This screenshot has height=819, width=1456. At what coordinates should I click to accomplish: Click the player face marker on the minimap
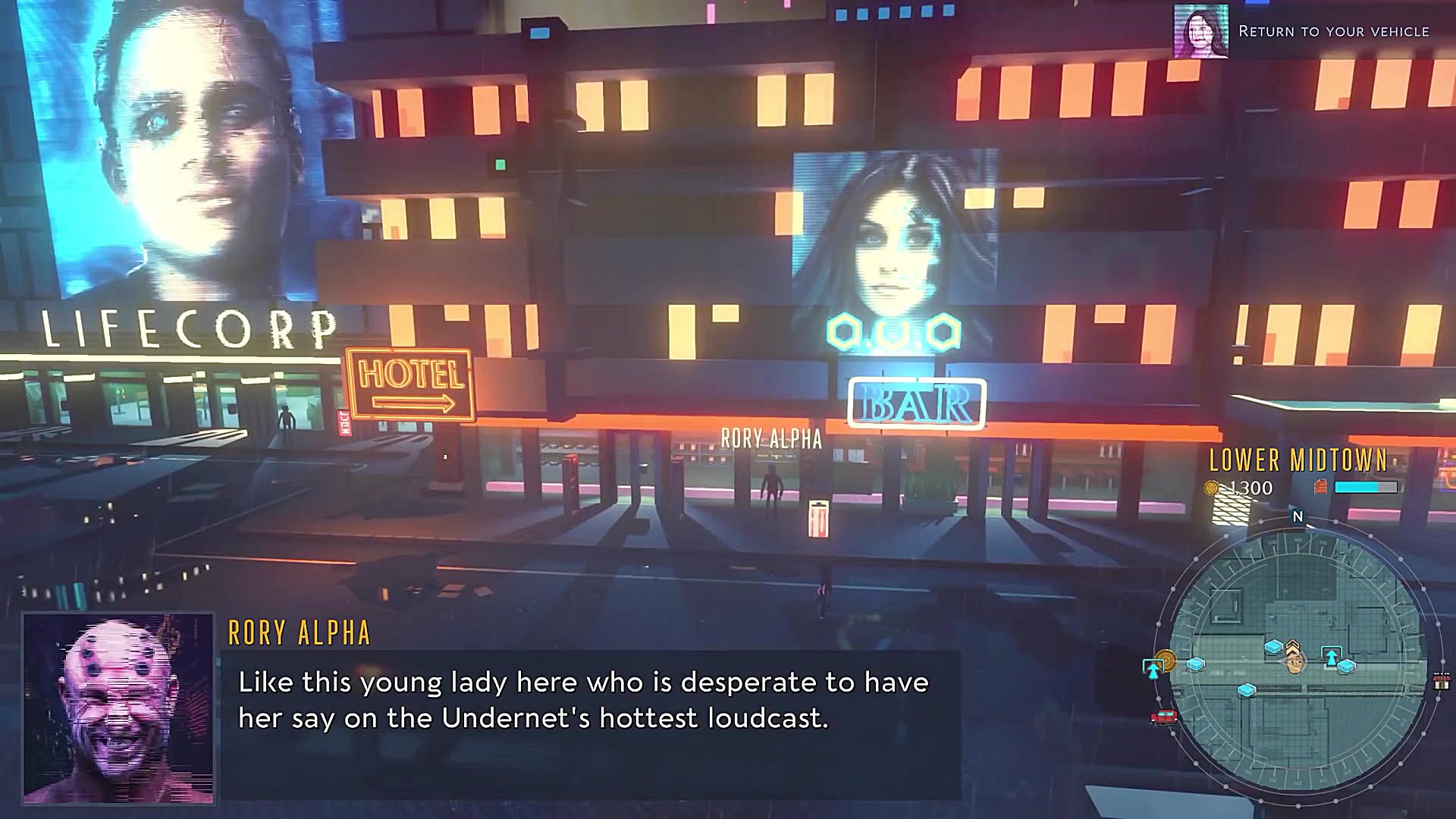[x=1295, y=664]
